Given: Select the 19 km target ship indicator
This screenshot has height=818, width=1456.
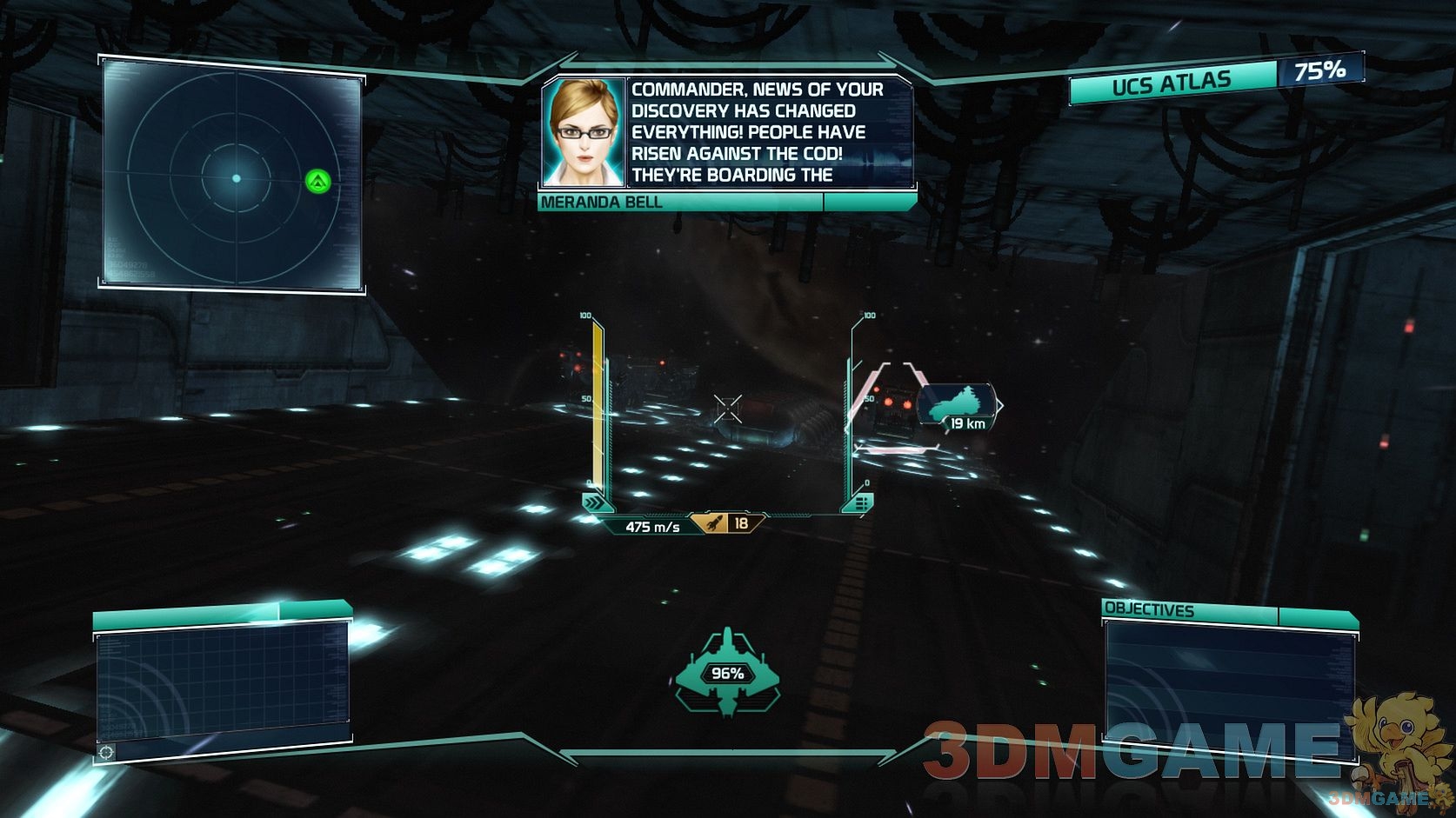Looking at the screenshot, I should pos(957,408).
